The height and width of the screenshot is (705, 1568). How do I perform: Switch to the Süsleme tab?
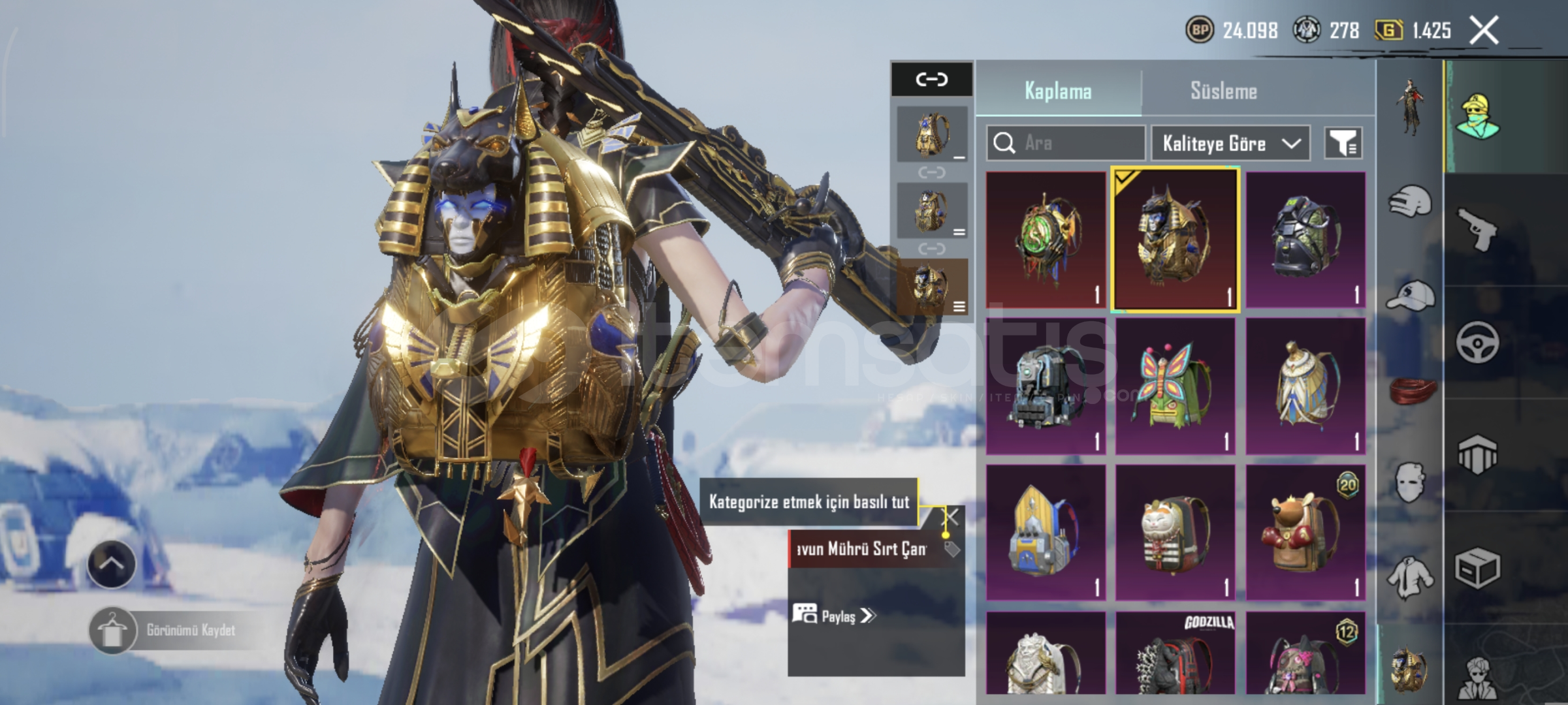coord(1223,91)
